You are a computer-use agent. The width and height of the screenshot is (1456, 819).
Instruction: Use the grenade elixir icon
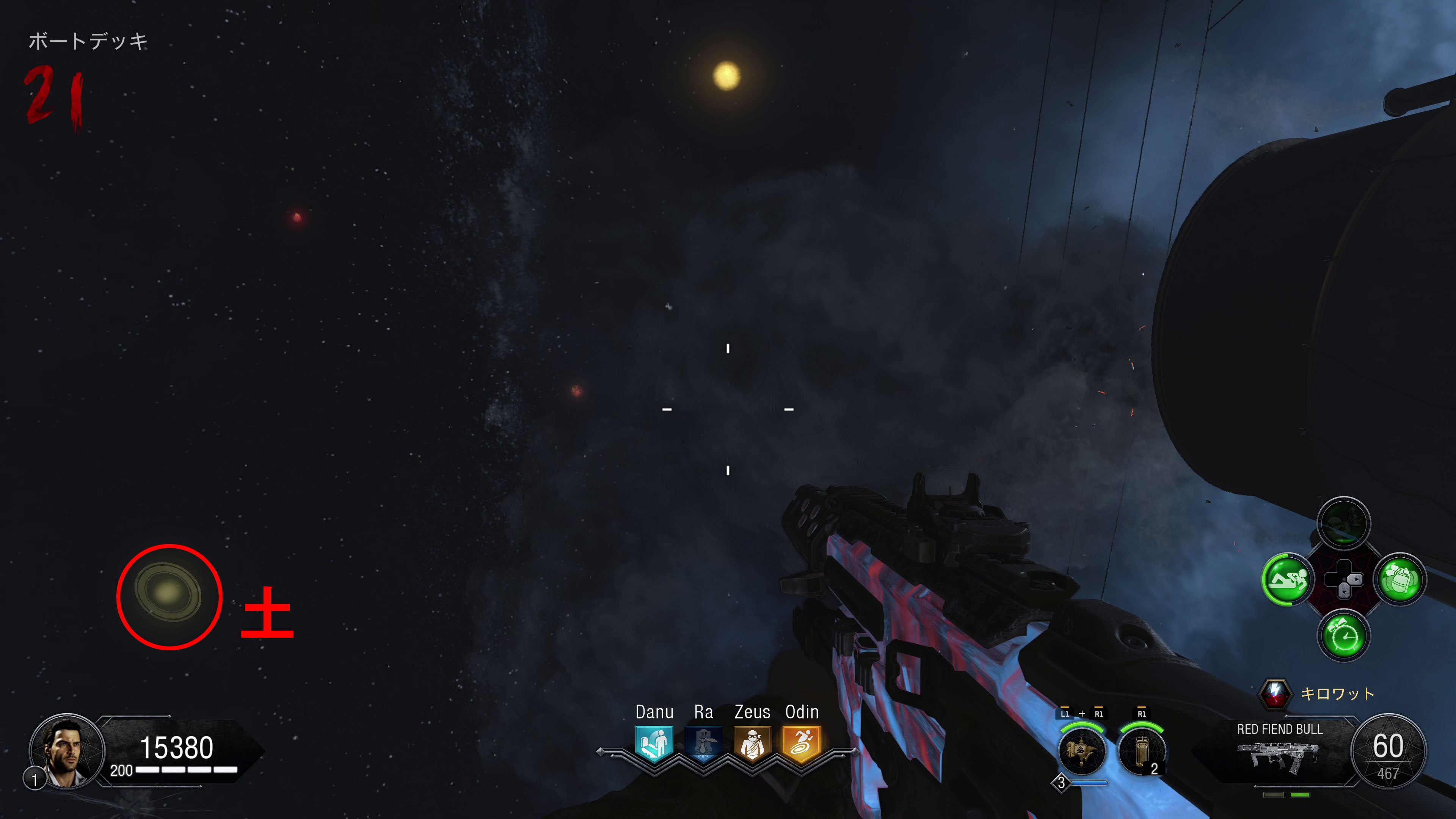(x=1400, y=579)
